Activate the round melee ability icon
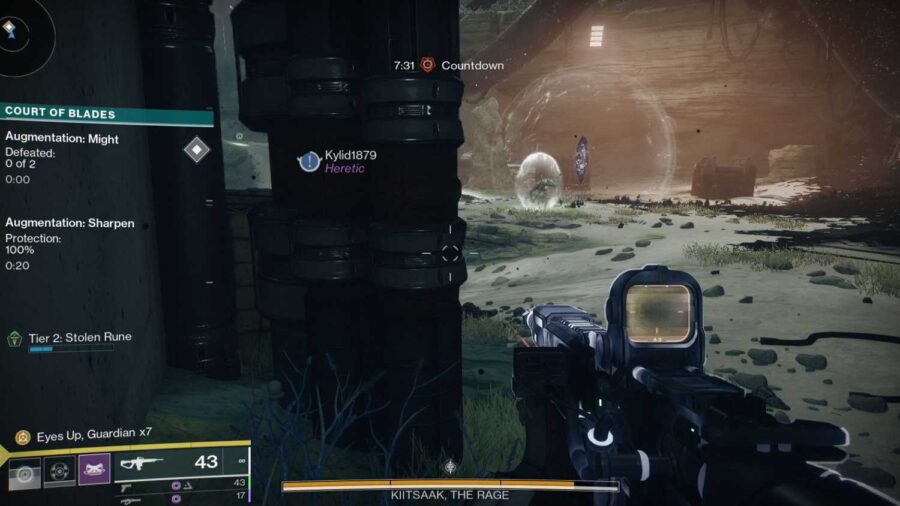 click(59, 472)
